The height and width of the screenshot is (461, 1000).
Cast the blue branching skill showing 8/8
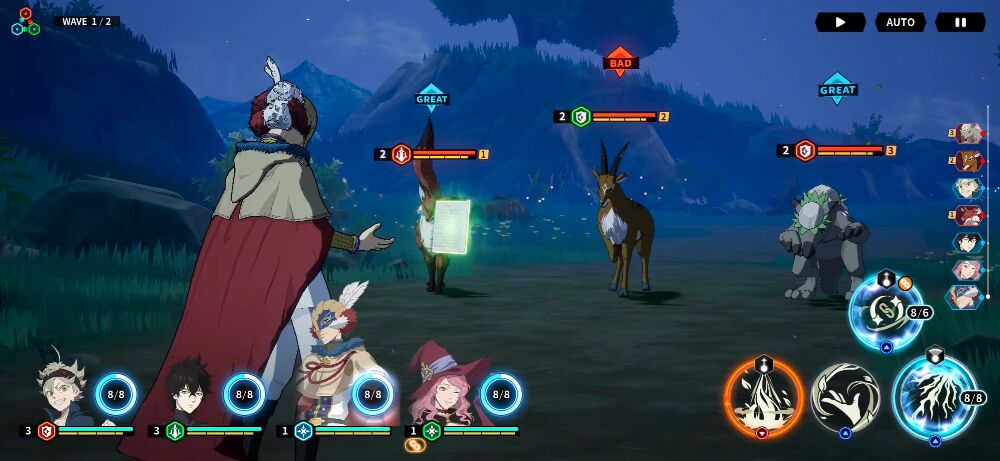[x=932, y=398]
